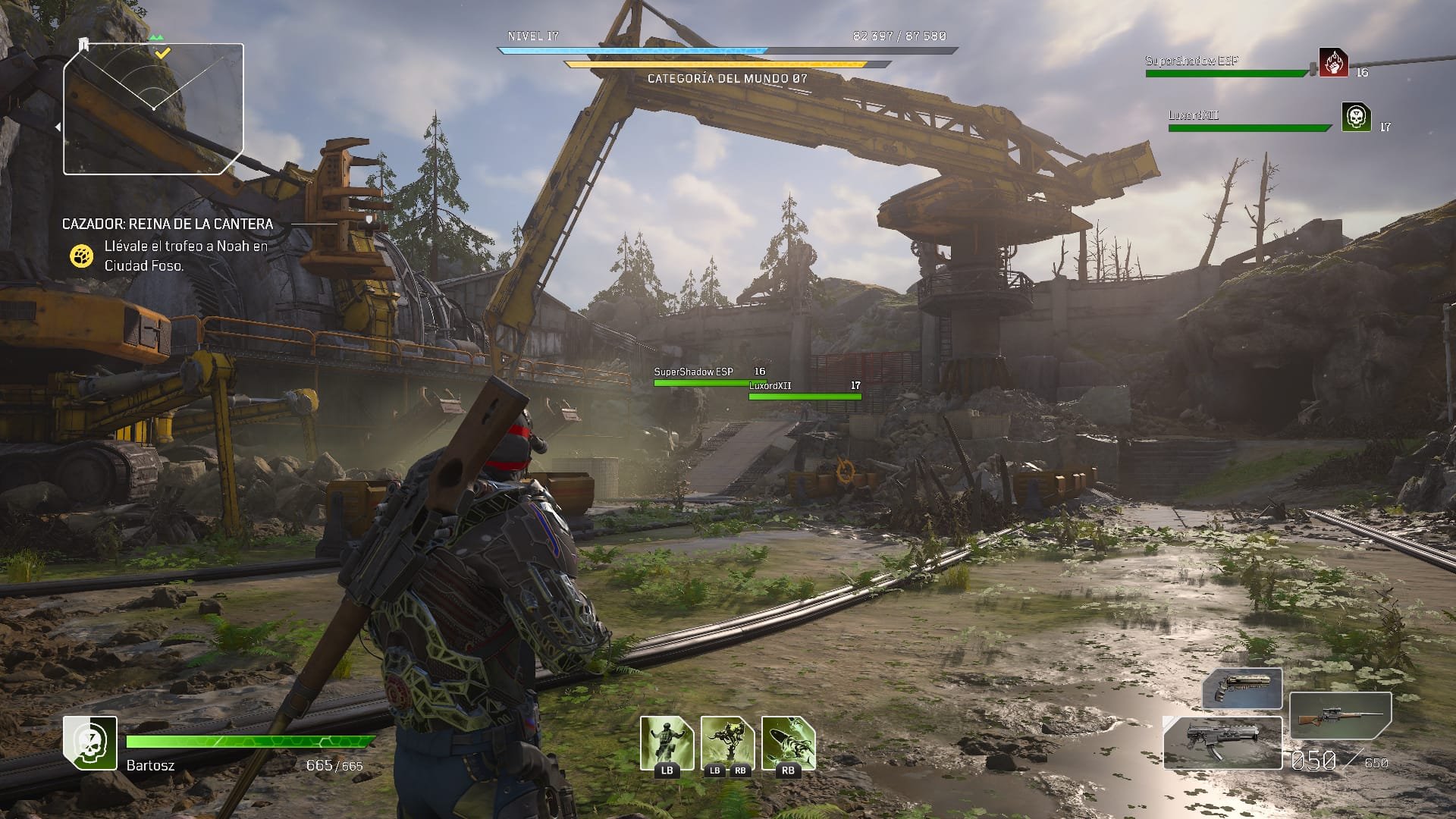Click the yellow checkmark marker on minimap
Image resolution: width=1456 pixels, height=819 pixels.
pyautogui.click(x=163, y=53)
